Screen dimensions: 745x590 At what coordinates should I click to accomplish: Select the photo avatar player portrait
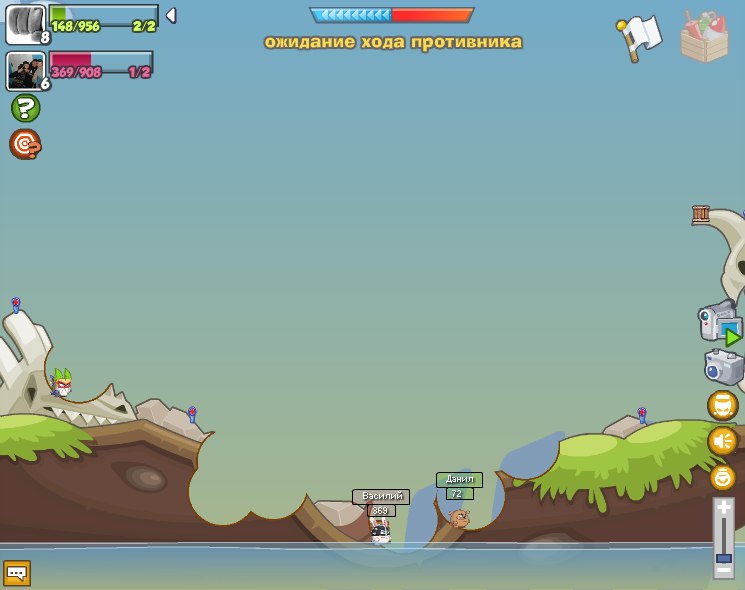click(x=25, y=71)
